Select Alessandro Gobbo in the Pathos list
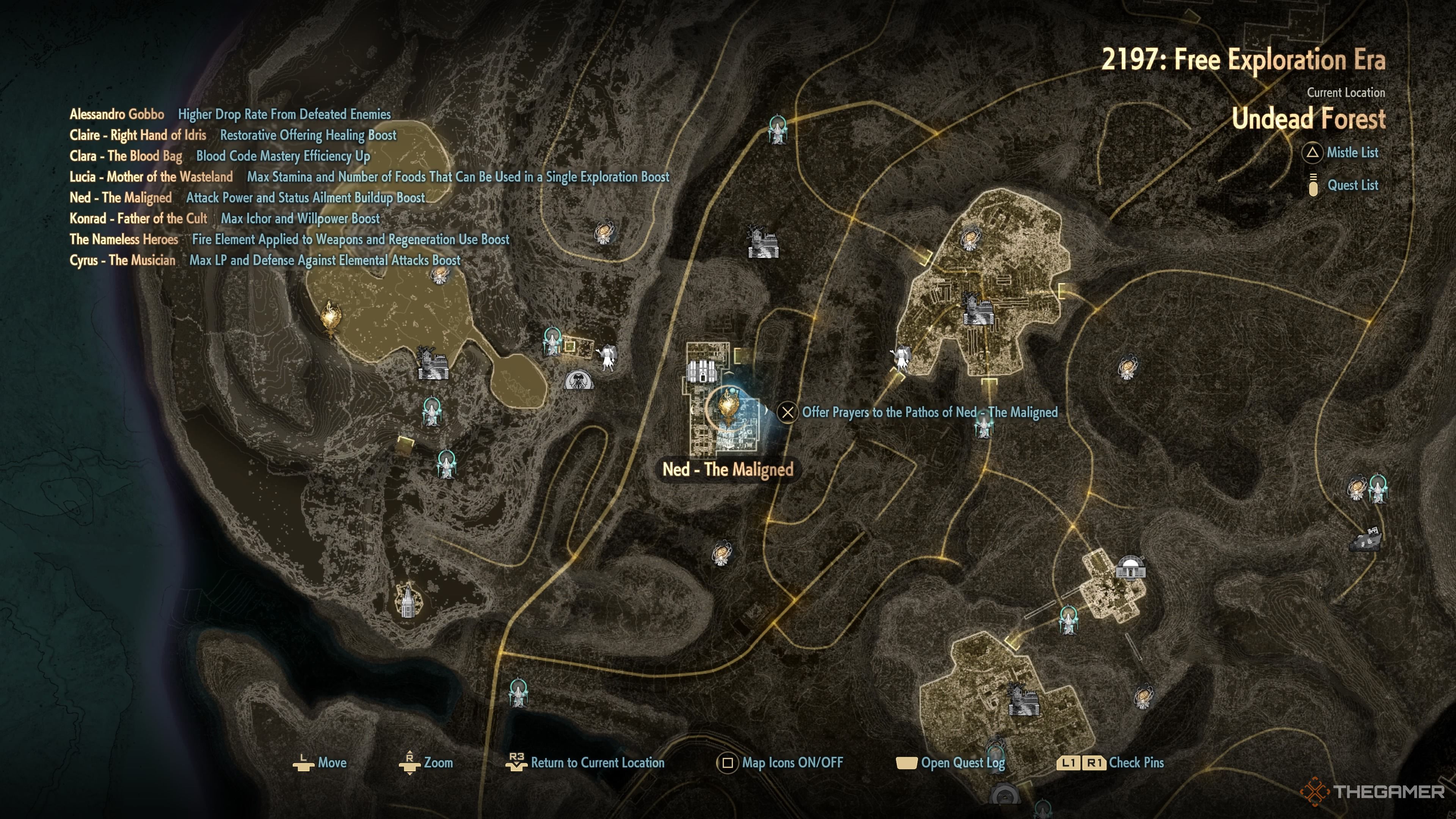This screenshot has height=819, width=1456. point(117,114)
